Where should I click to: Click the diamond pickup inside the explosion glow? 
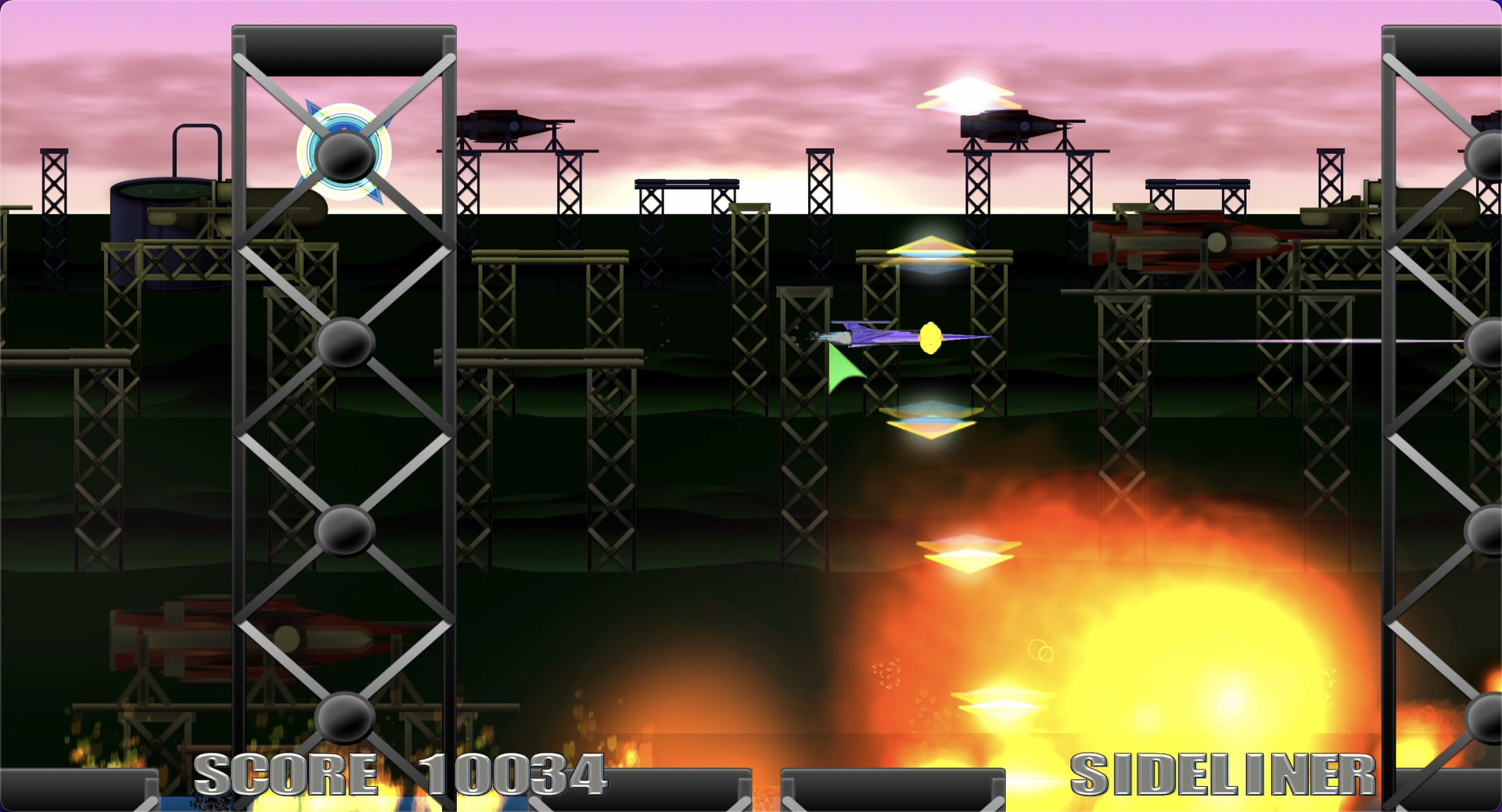(968, 552)
